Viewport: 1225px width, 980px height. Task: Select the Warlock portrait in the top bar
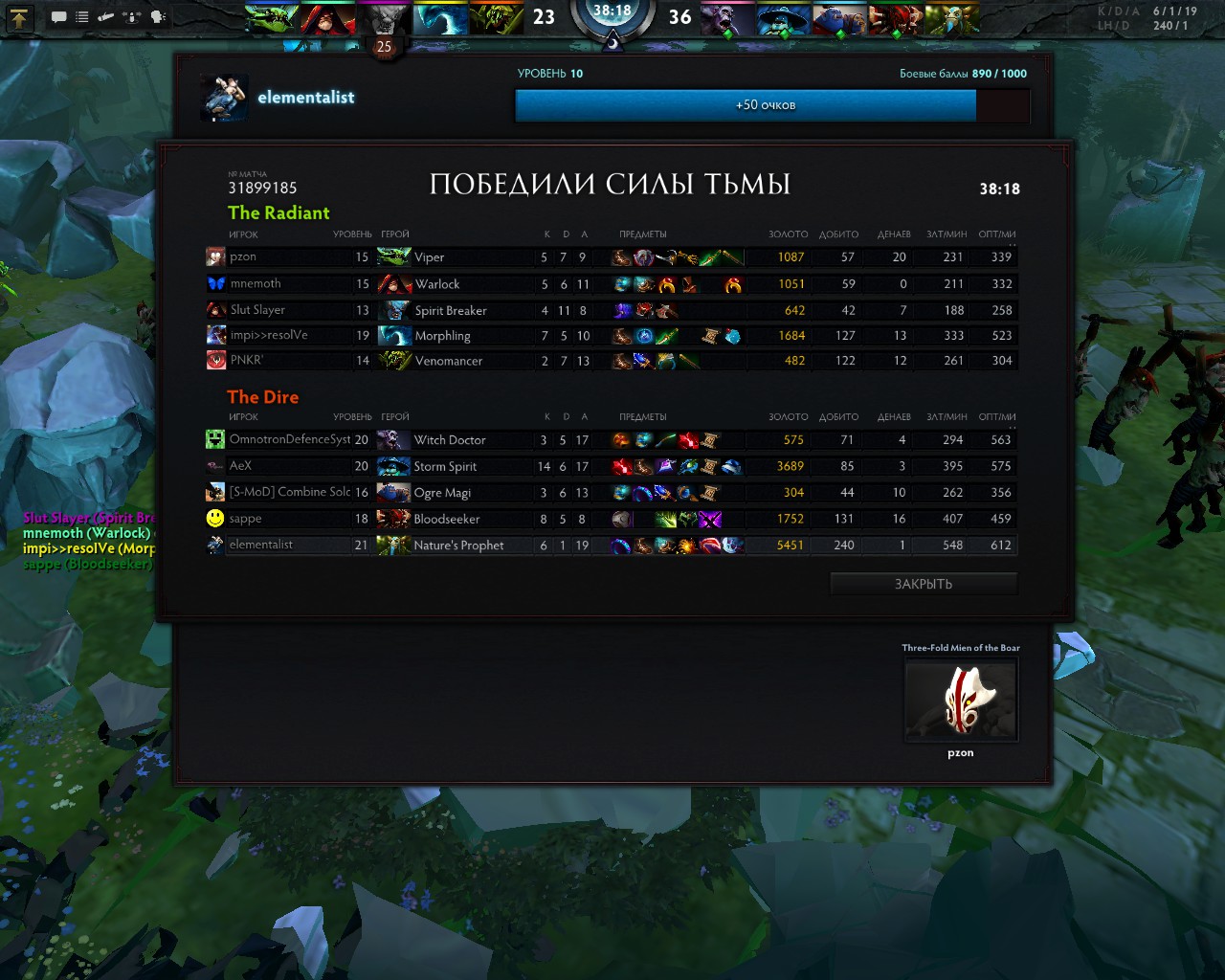[327, 17]
